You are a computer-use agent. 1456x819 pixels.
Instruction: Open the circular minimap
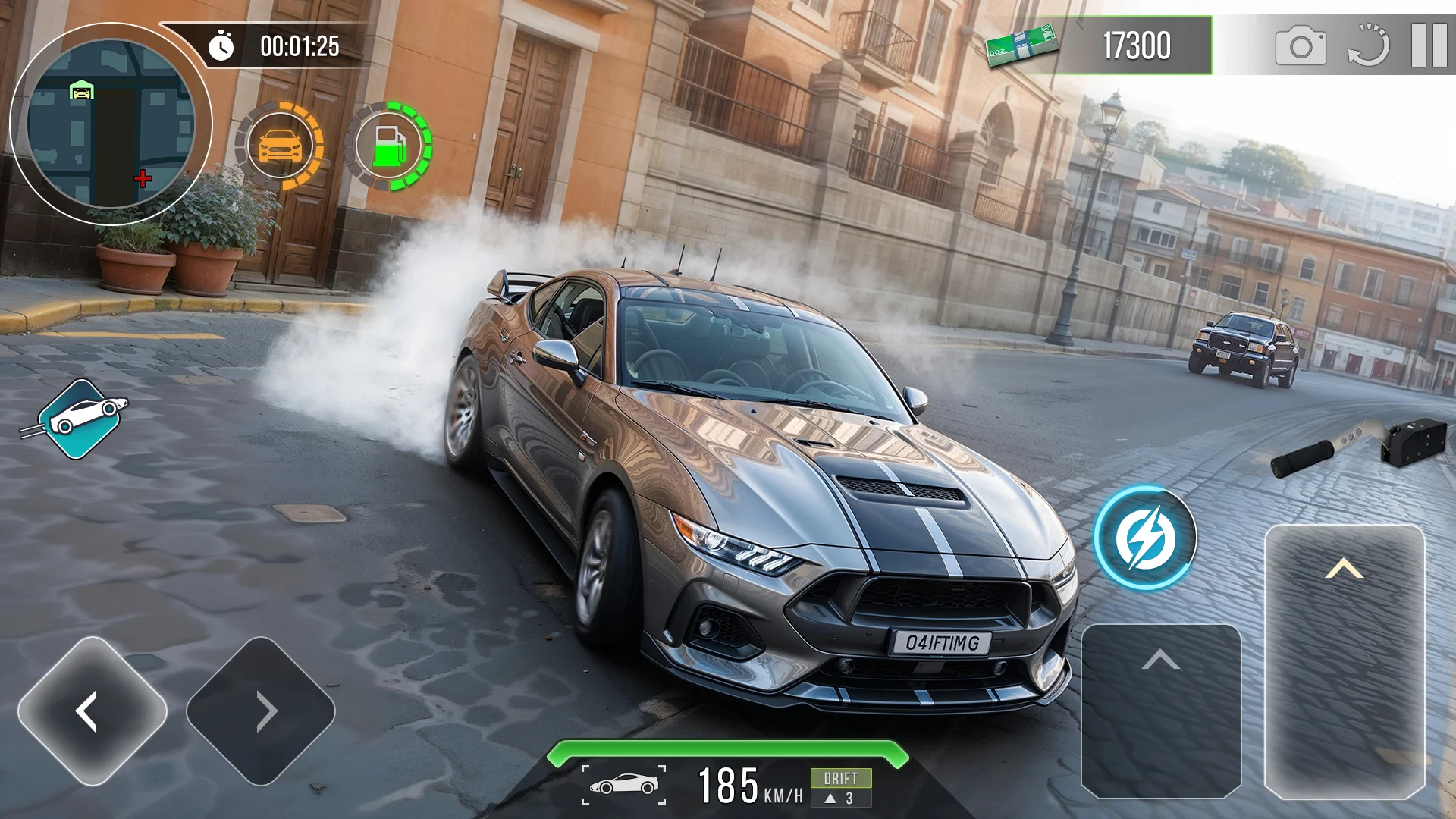pyautogui.click(x=111, y=124)
